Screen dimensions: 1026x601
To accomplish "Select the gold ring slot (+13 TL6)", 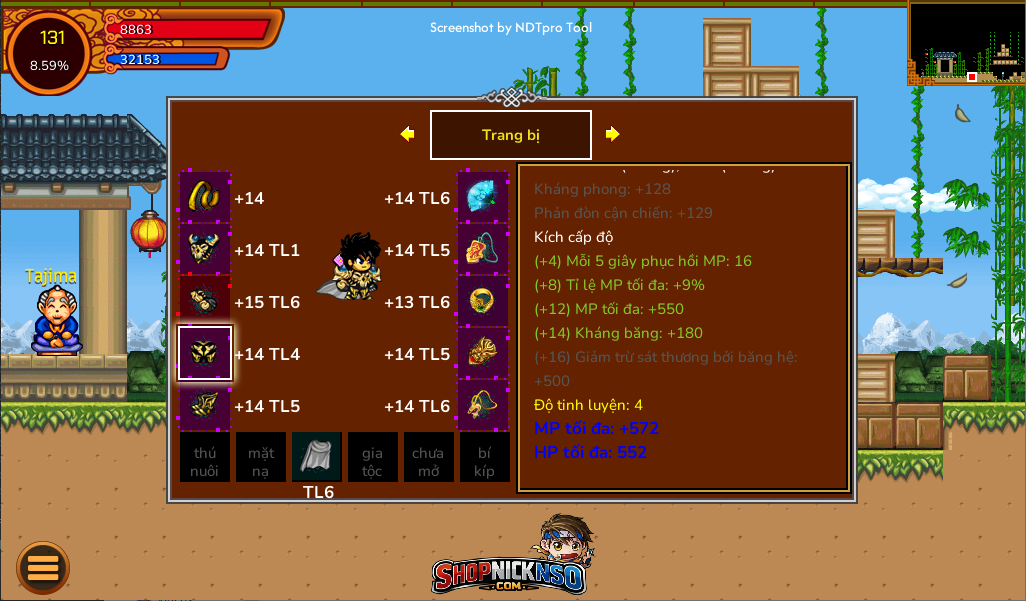I will click(x=483, y=301).
